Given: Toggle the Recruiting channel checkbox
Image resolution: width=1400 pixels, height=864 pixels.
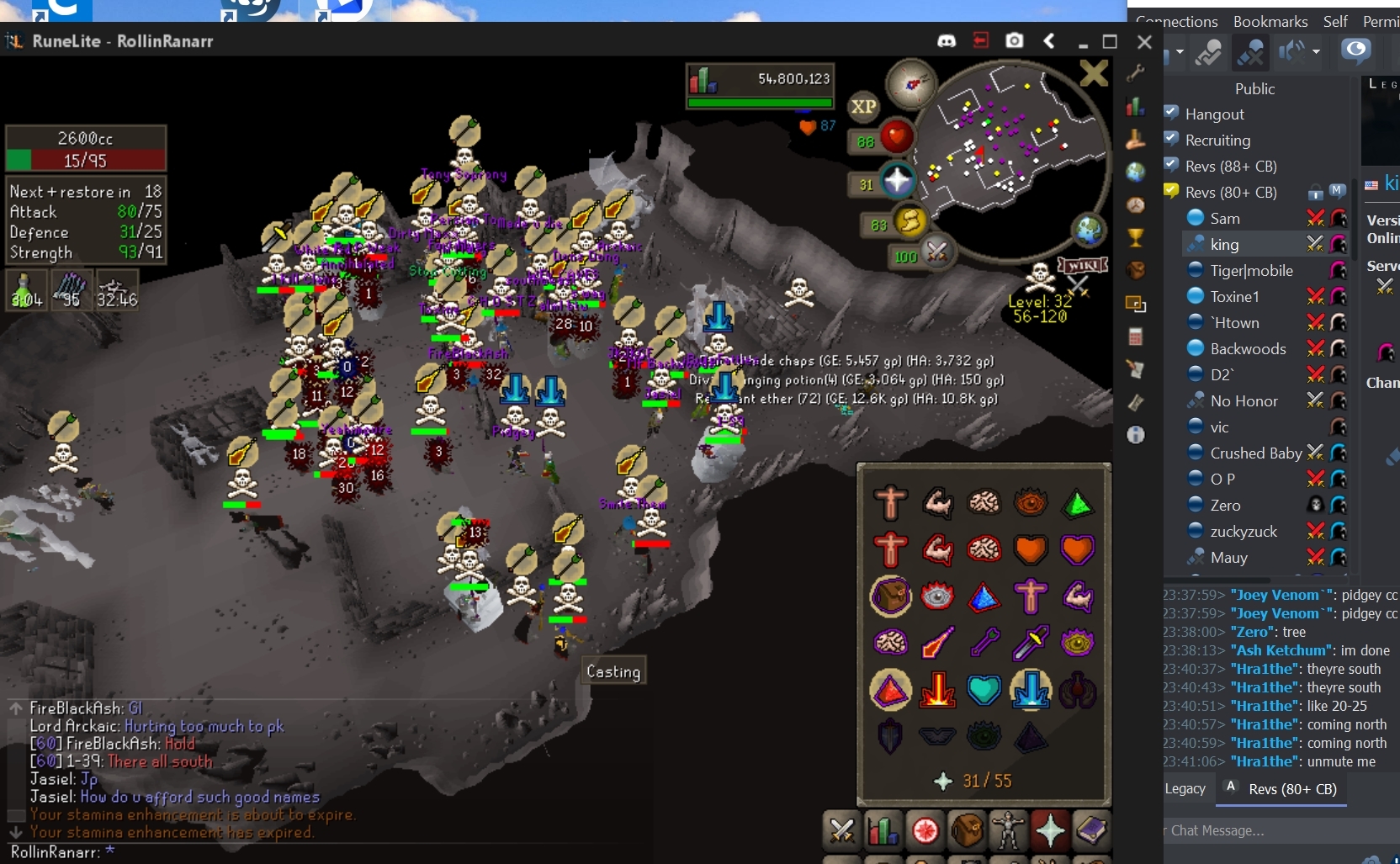Looking at the screenshot, I should coord(1171,139).
